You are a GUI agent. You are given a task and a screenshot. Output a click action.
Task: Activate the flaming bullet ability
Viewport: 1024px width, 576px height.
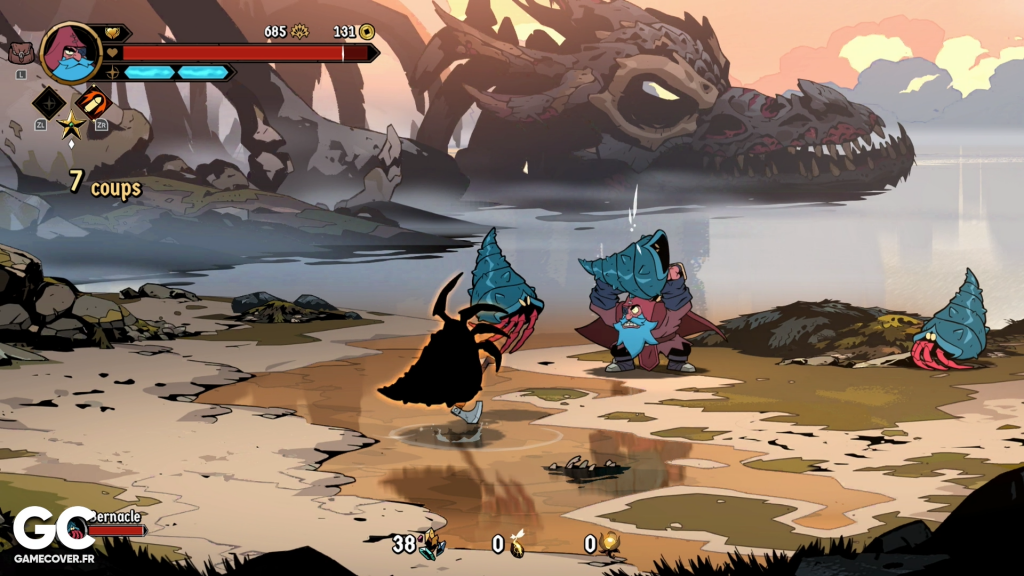(93, 101)
